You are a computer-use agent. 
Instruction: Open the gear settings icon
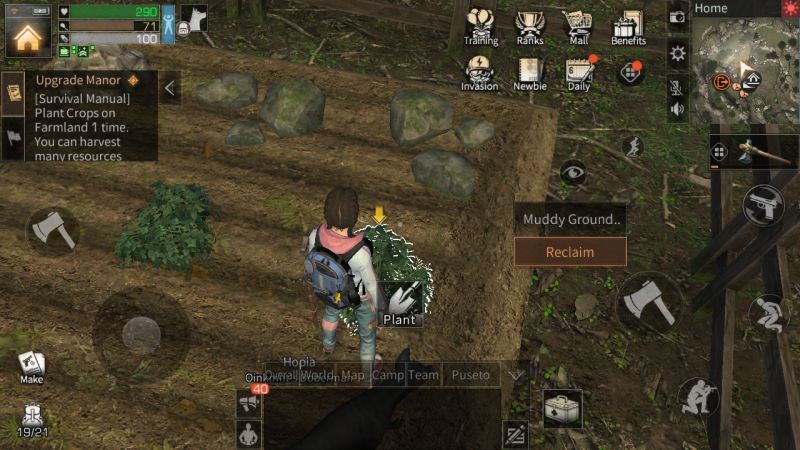(x=678, y=53)
